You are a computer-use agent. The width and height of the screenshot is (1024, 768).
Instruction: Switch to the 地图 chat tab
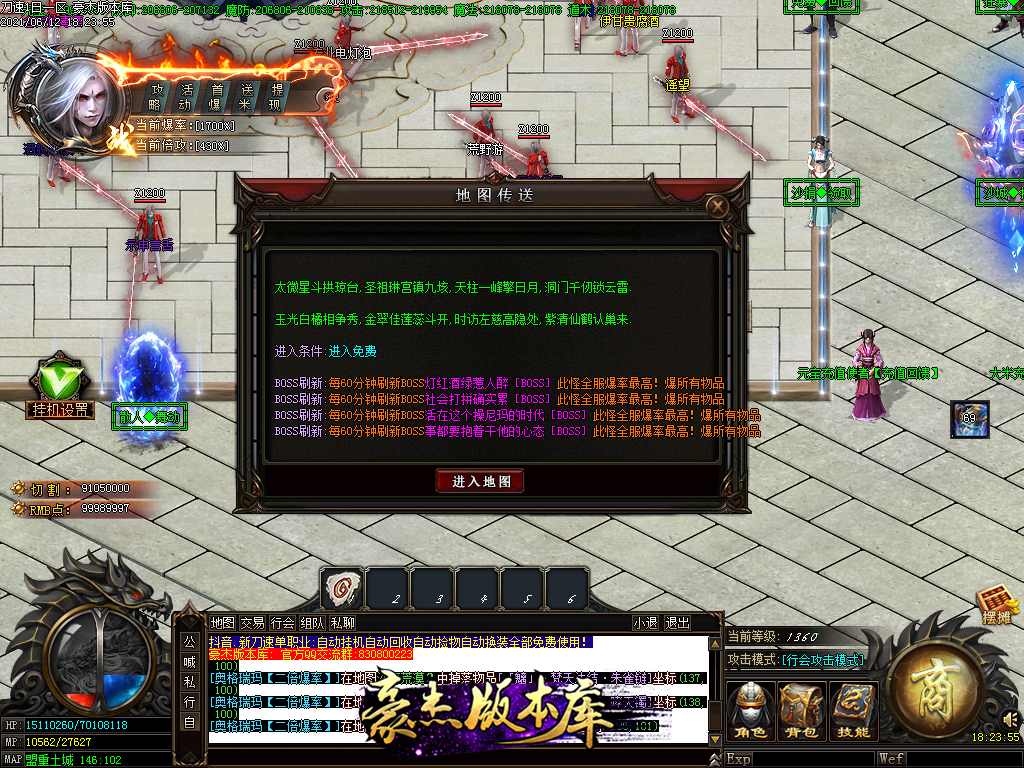point(223,622)
